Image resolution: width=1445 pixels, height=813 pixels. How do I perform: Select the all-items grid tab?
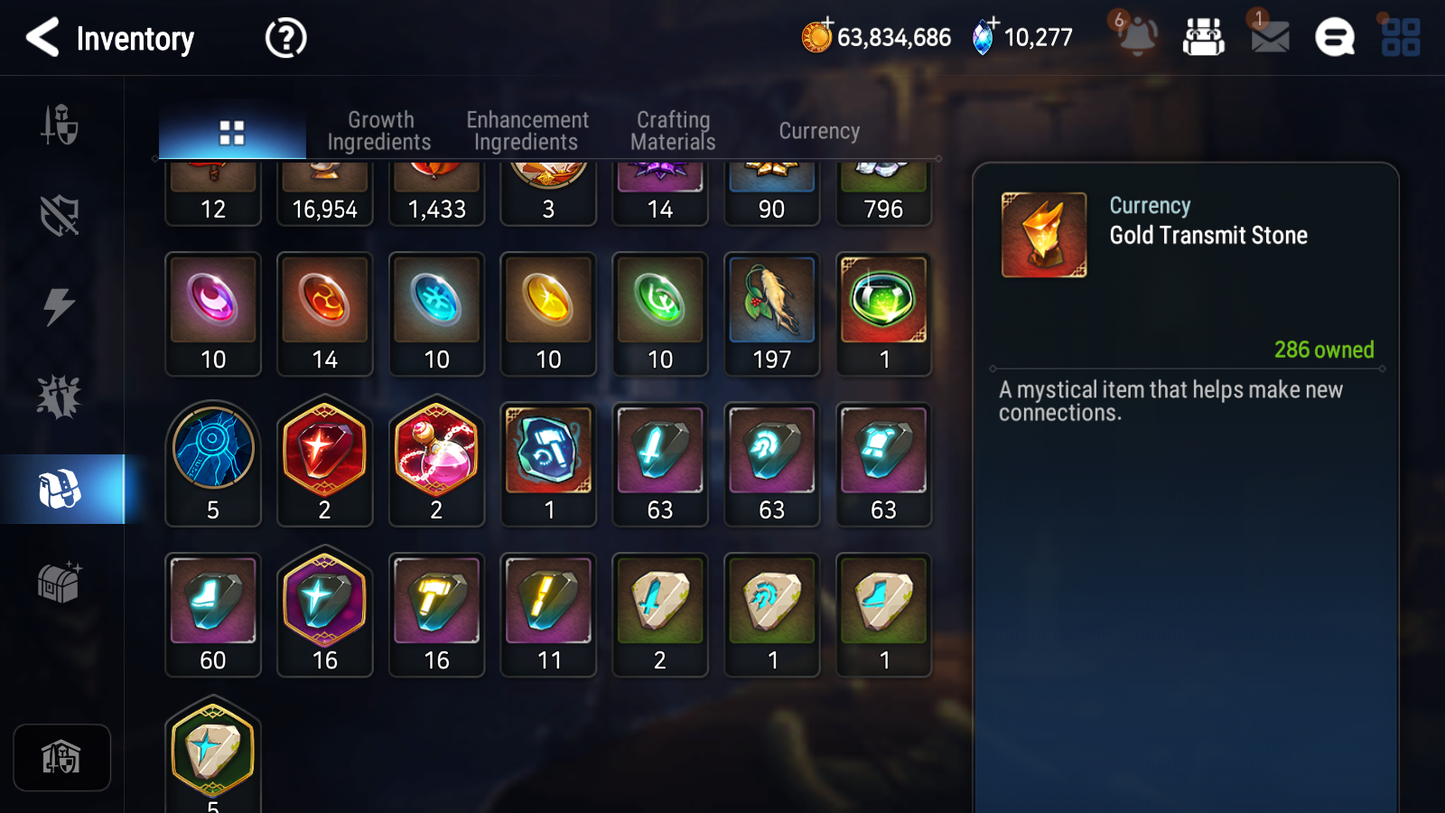232,132
